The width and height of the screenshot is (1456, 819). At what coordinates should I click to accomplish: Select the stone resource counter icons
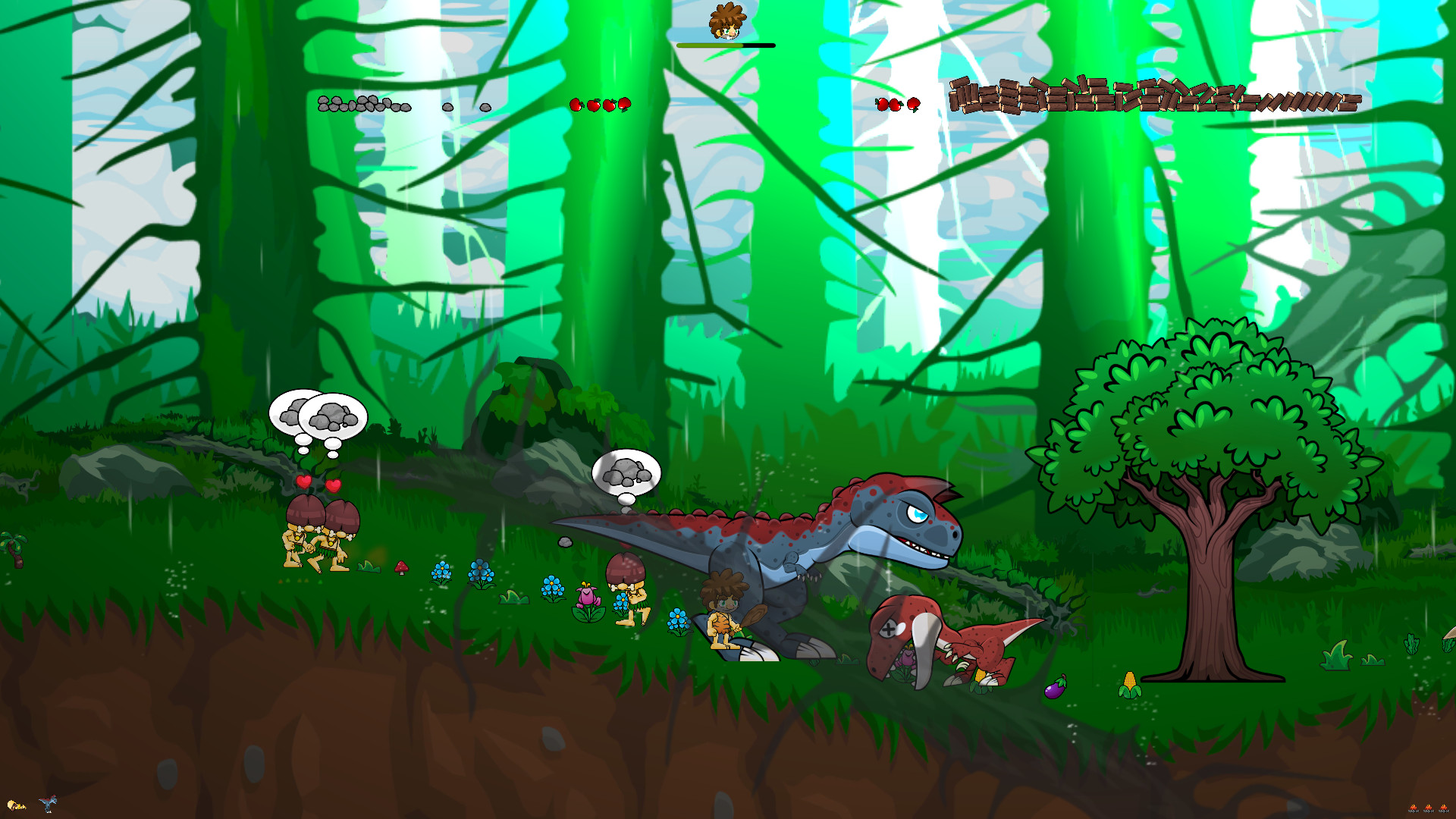[x=364, y=105]
